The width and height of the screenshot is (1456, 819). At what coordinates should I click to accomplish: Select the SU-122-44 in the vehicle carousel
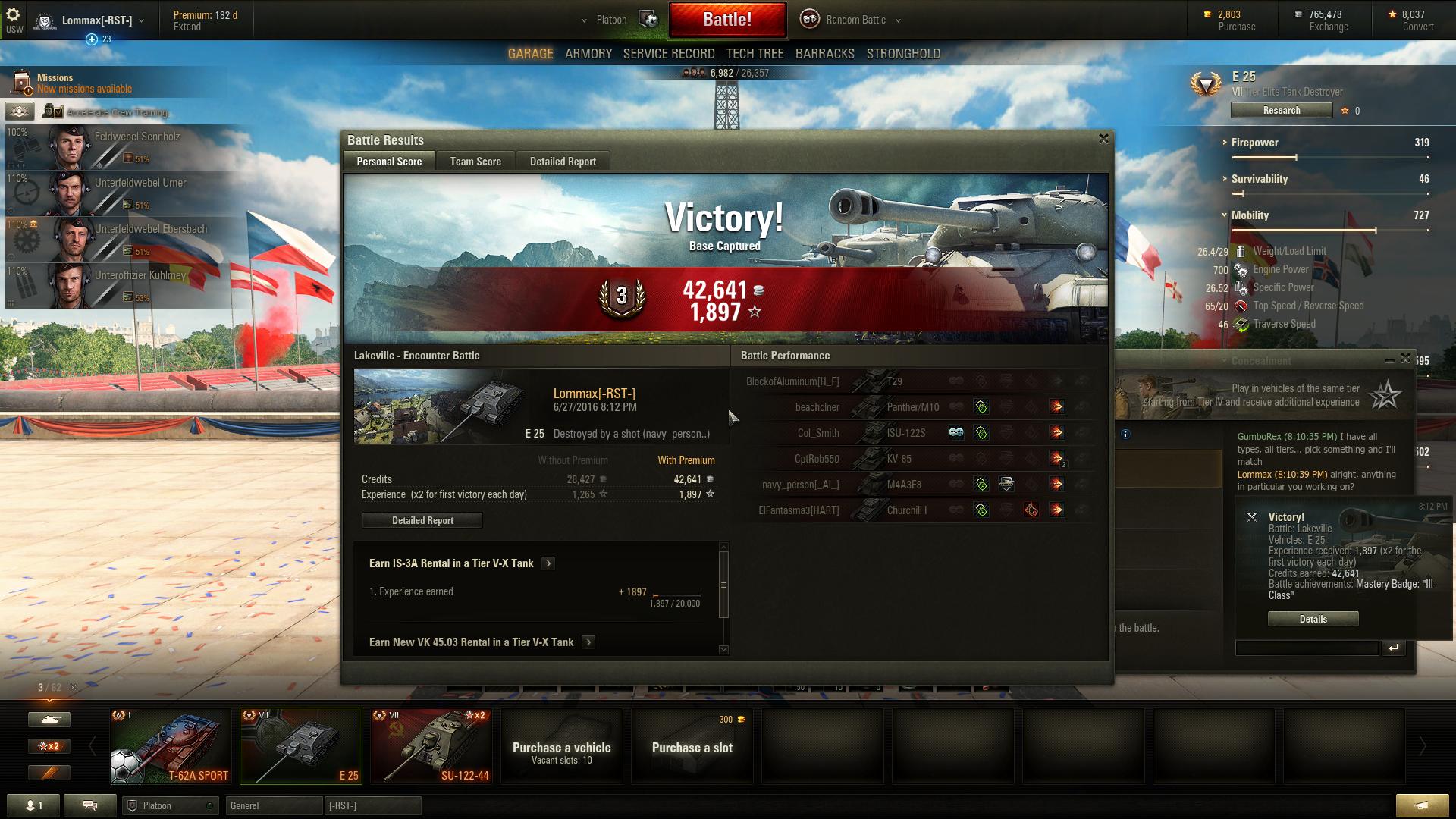point(431,746)
